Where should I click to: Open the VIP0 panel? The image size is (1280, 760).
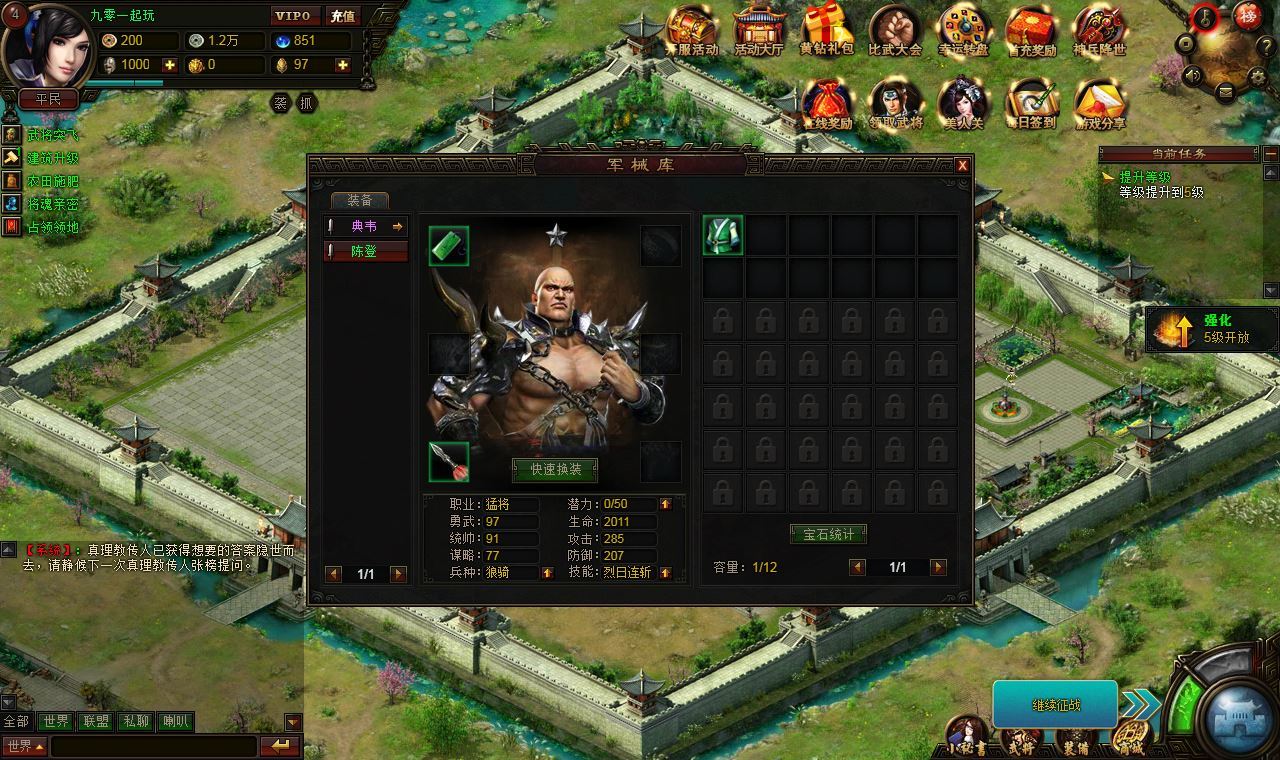click(296, 16)
